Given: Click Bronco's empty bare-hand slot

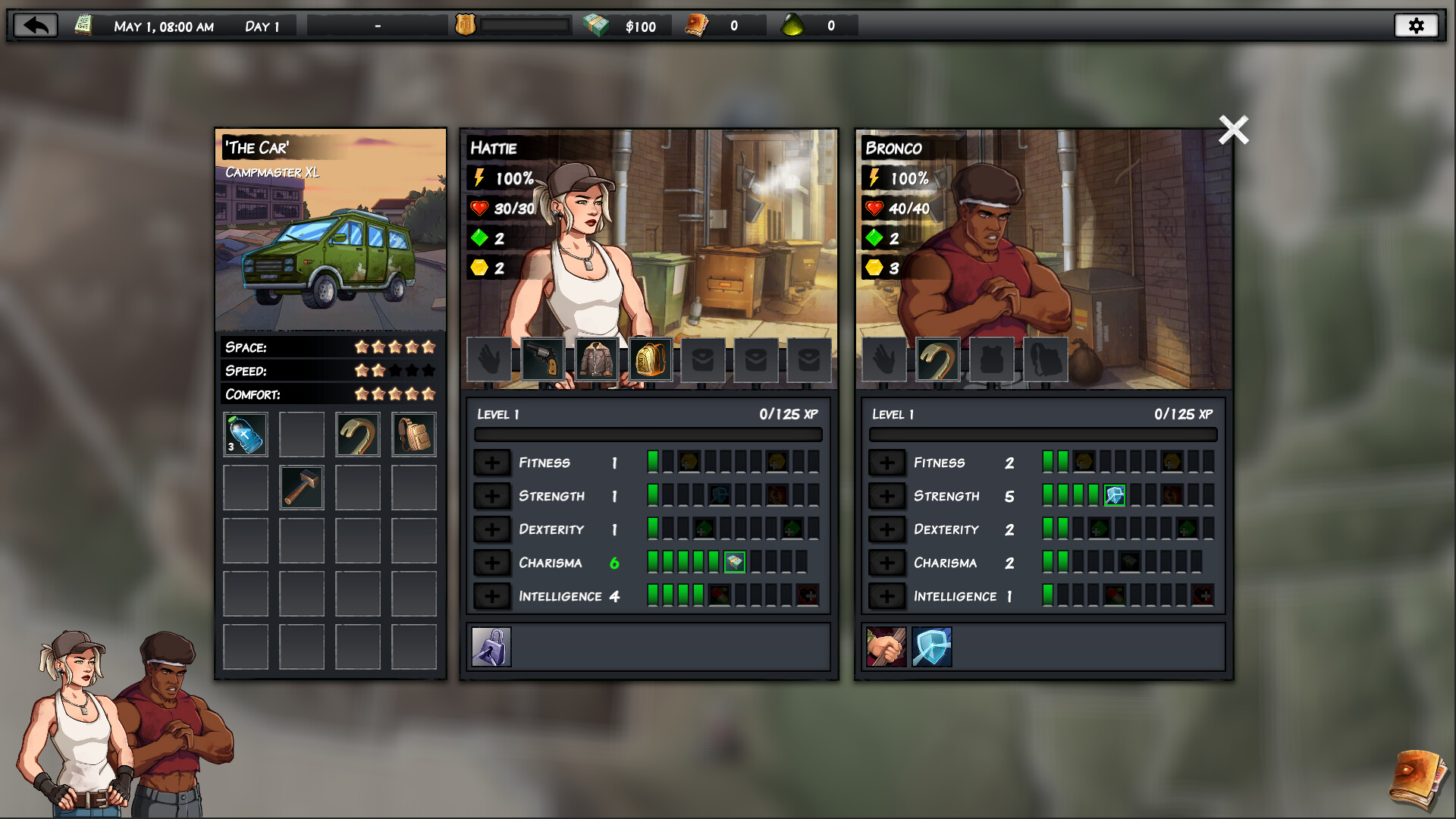Looking at the screenshot, I should click(885, 359).
